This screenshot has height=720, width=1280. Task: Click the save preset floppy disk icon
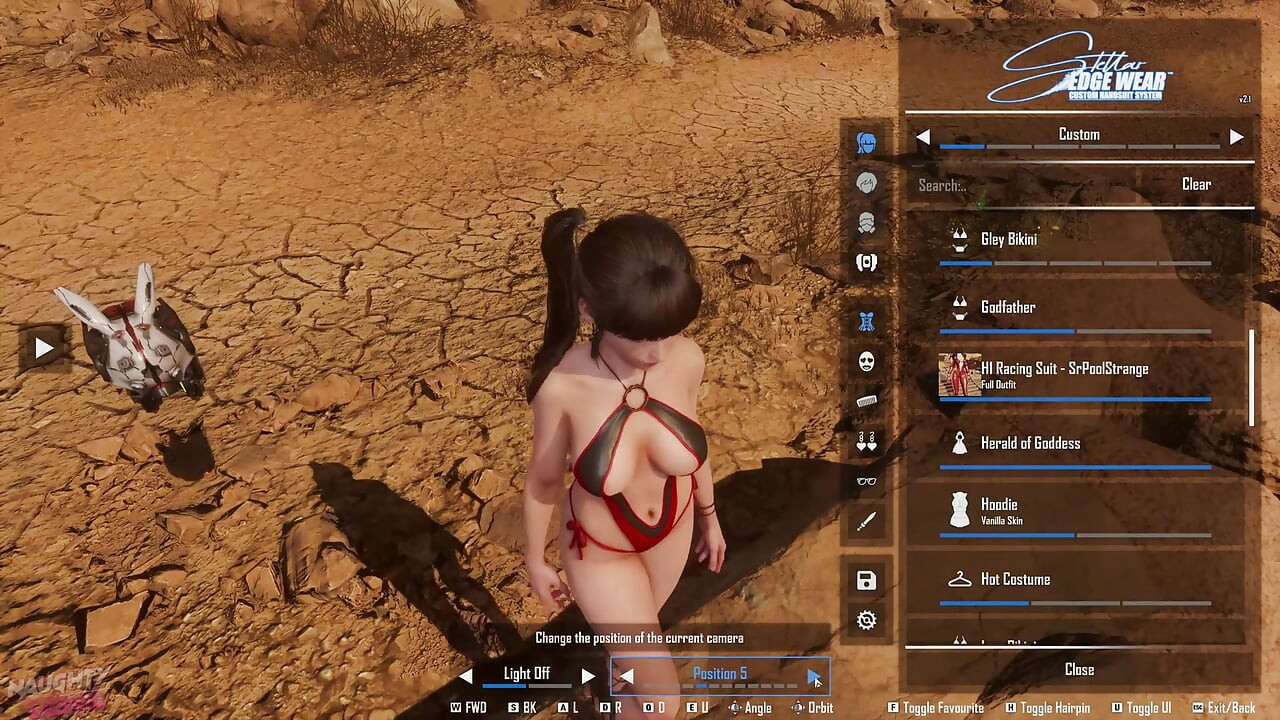[x=866, y=580]
